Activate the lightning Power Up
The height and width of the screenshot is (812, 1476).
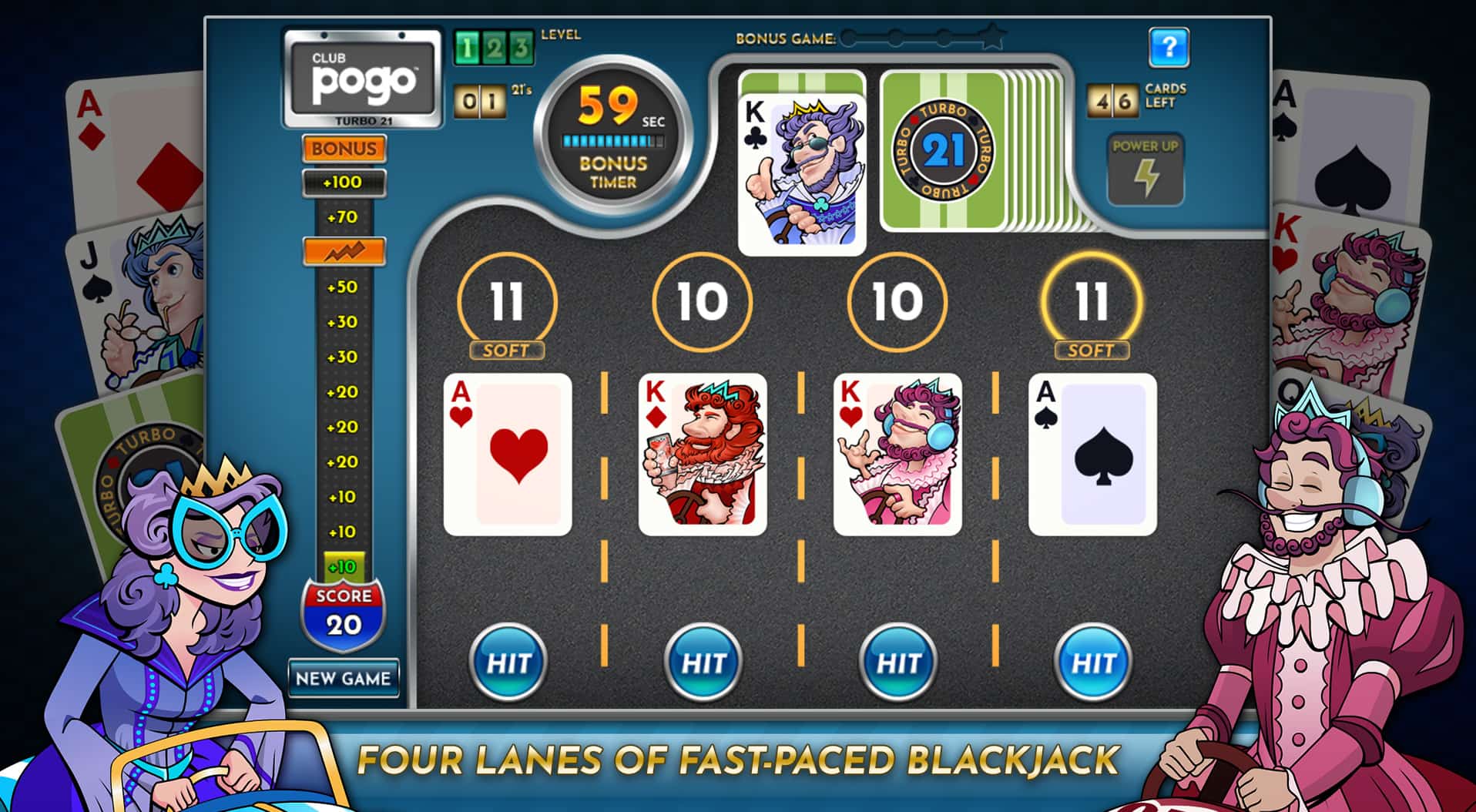1146,170
